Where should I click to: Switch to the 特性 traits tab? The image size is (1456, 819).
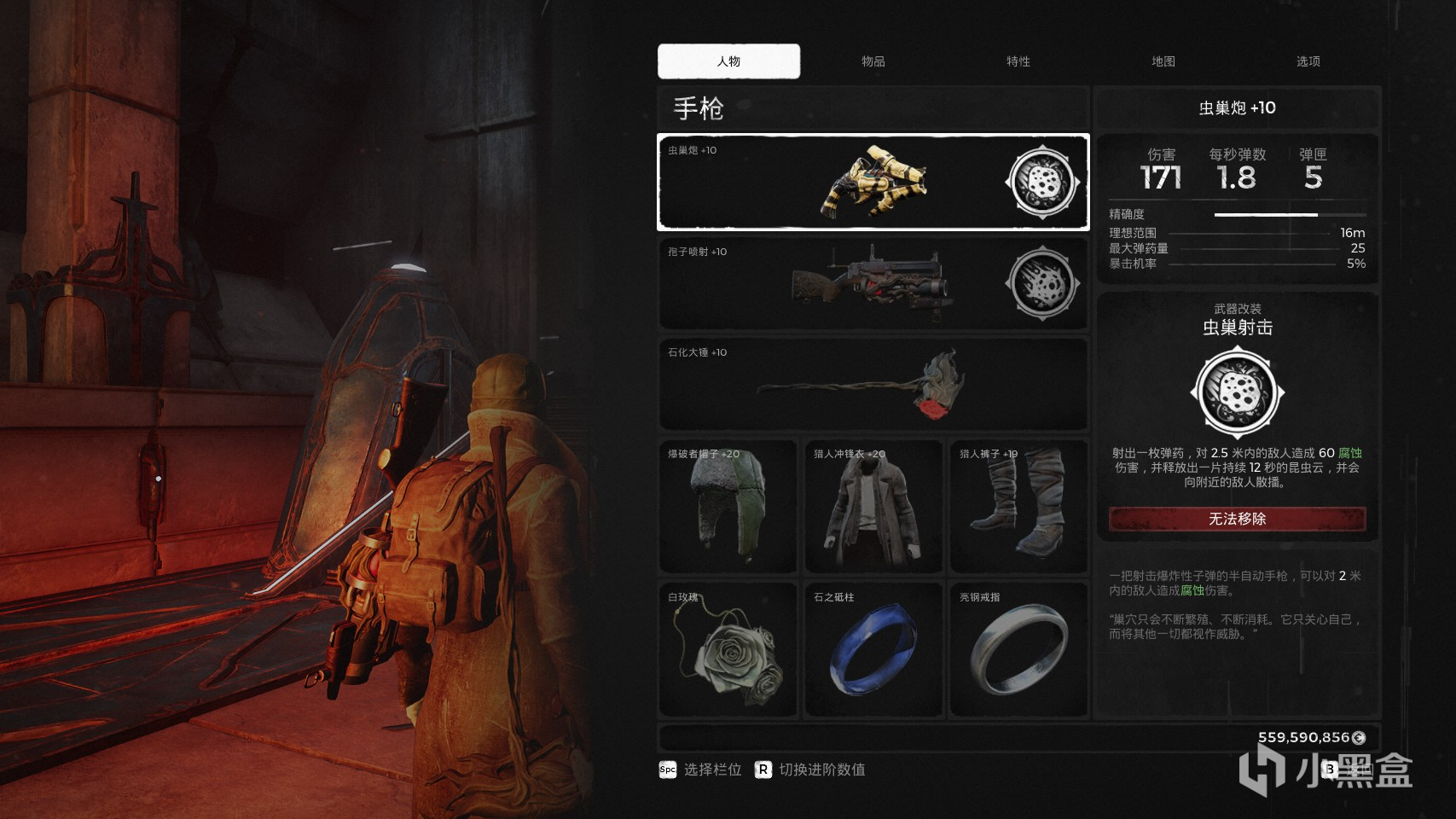[x=1018, y=61]
